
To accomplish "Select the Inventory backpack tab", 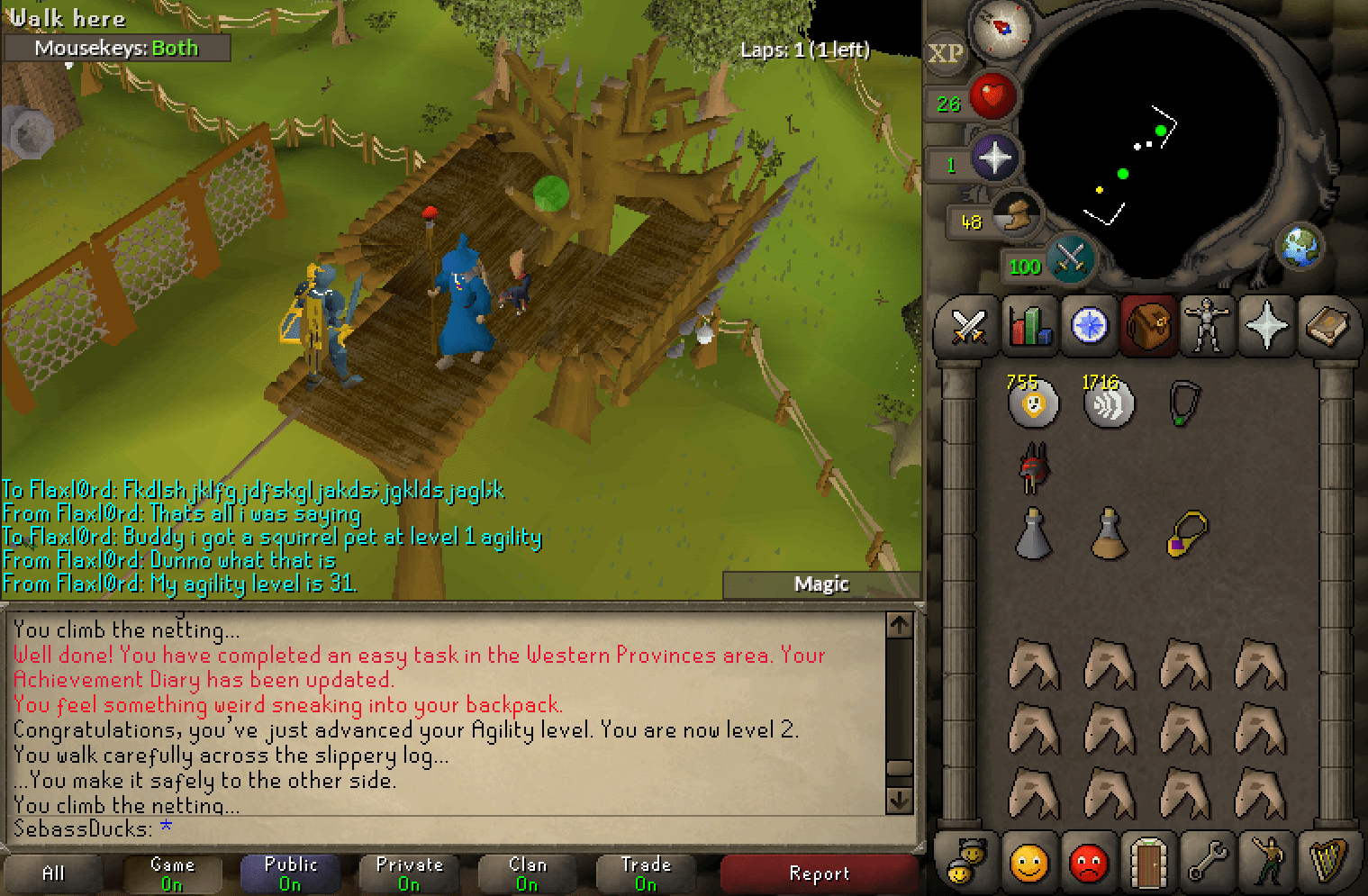I will tap(1148, 327).
